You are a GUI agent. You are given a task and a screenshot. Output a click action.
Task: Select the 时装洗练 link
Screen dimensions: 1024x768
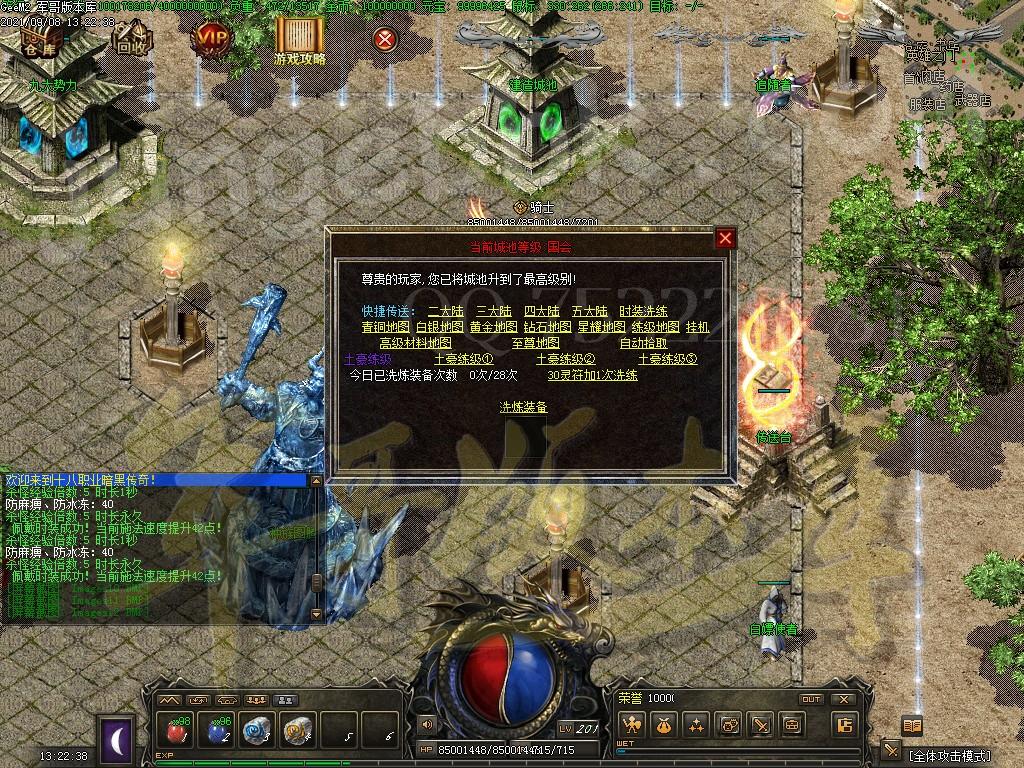point(643,311)
